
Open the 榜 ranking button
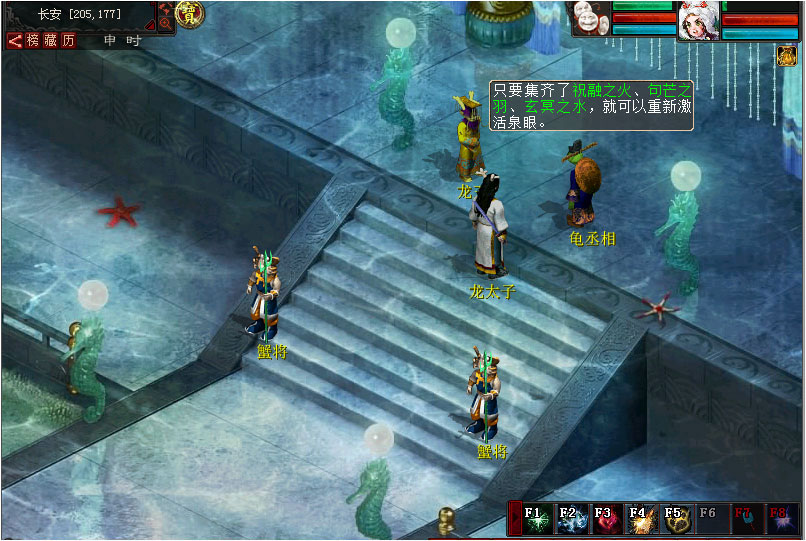pyautogui.click(x=34, y=41)
